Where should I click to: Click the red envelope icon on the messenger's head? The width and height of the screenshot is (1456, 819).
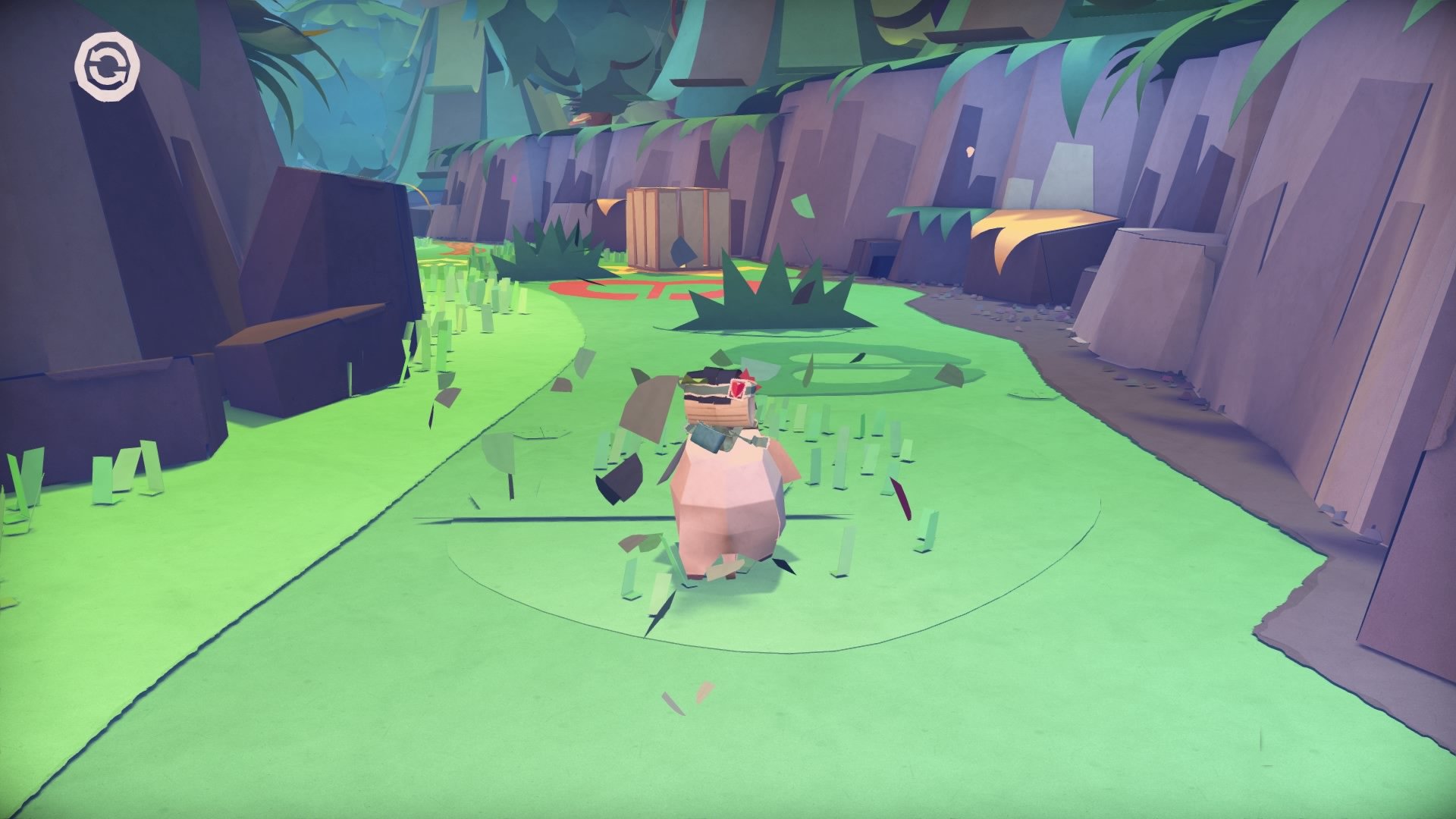[x=738, y=388]
